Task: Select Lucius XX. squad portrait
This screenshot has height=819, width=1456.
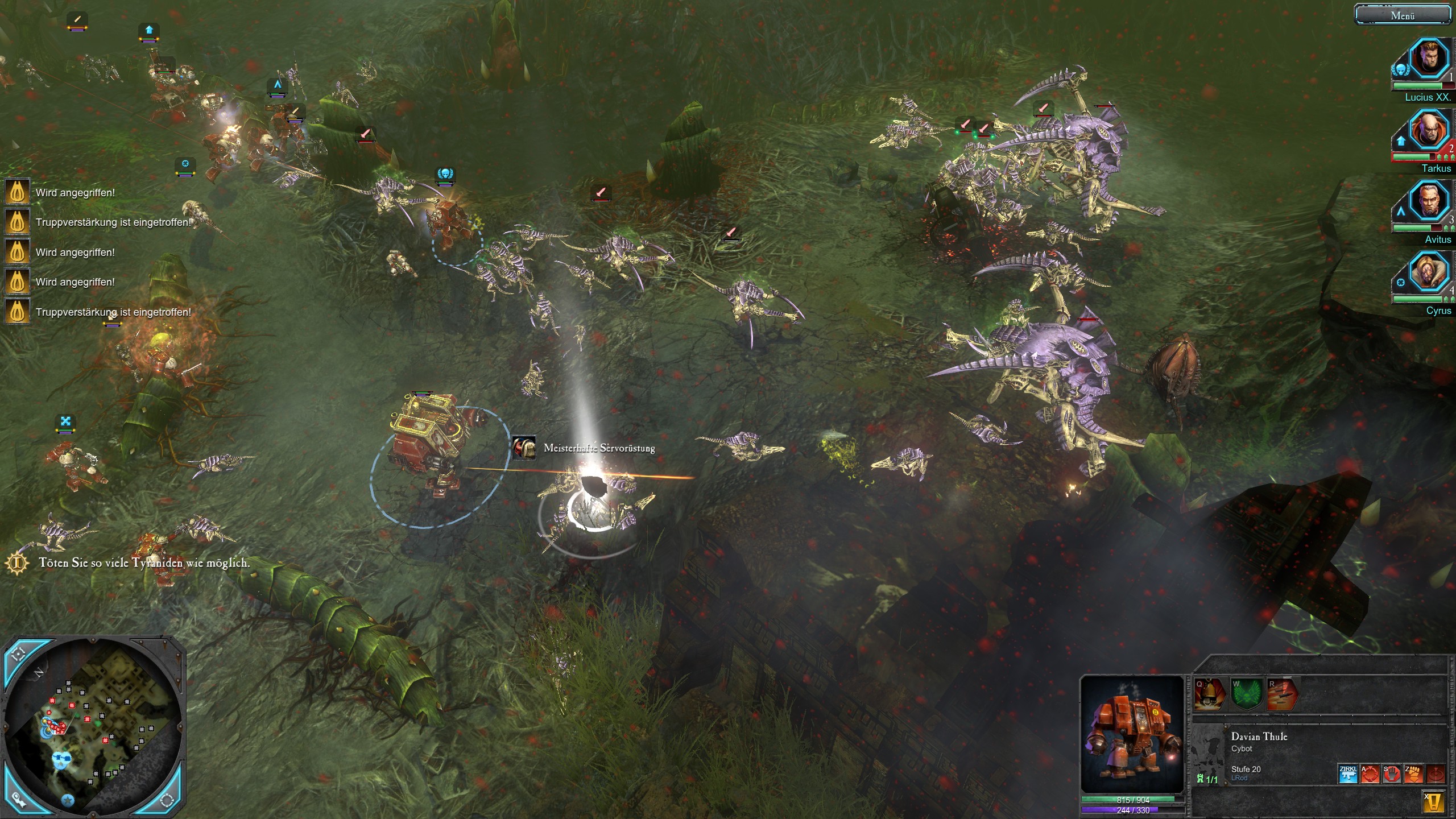Action: pos(1428,58)
